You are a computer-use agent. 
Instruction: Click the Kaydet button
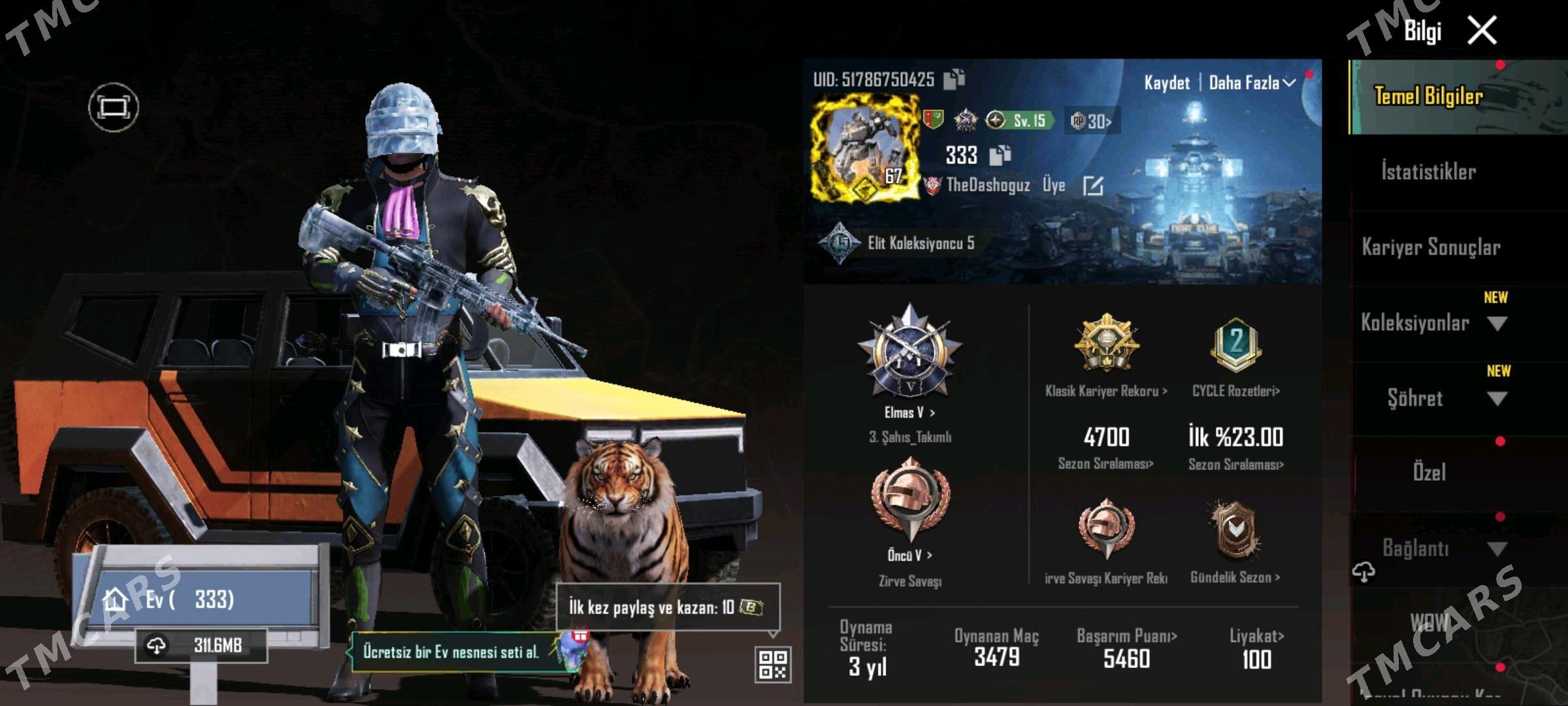(x=1166, y=83)
